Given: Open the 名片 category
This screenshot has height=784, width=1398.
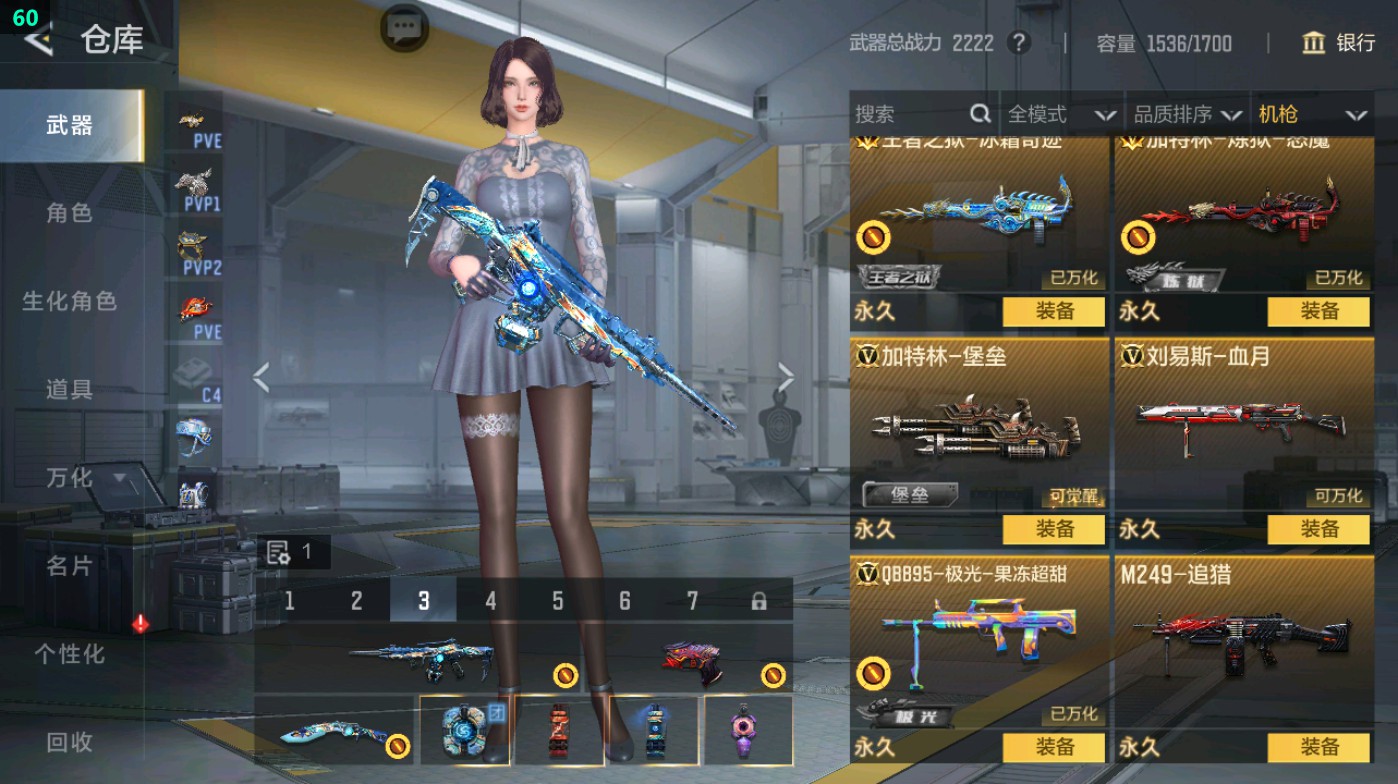Looking at the screenshot, I should 69,566.
